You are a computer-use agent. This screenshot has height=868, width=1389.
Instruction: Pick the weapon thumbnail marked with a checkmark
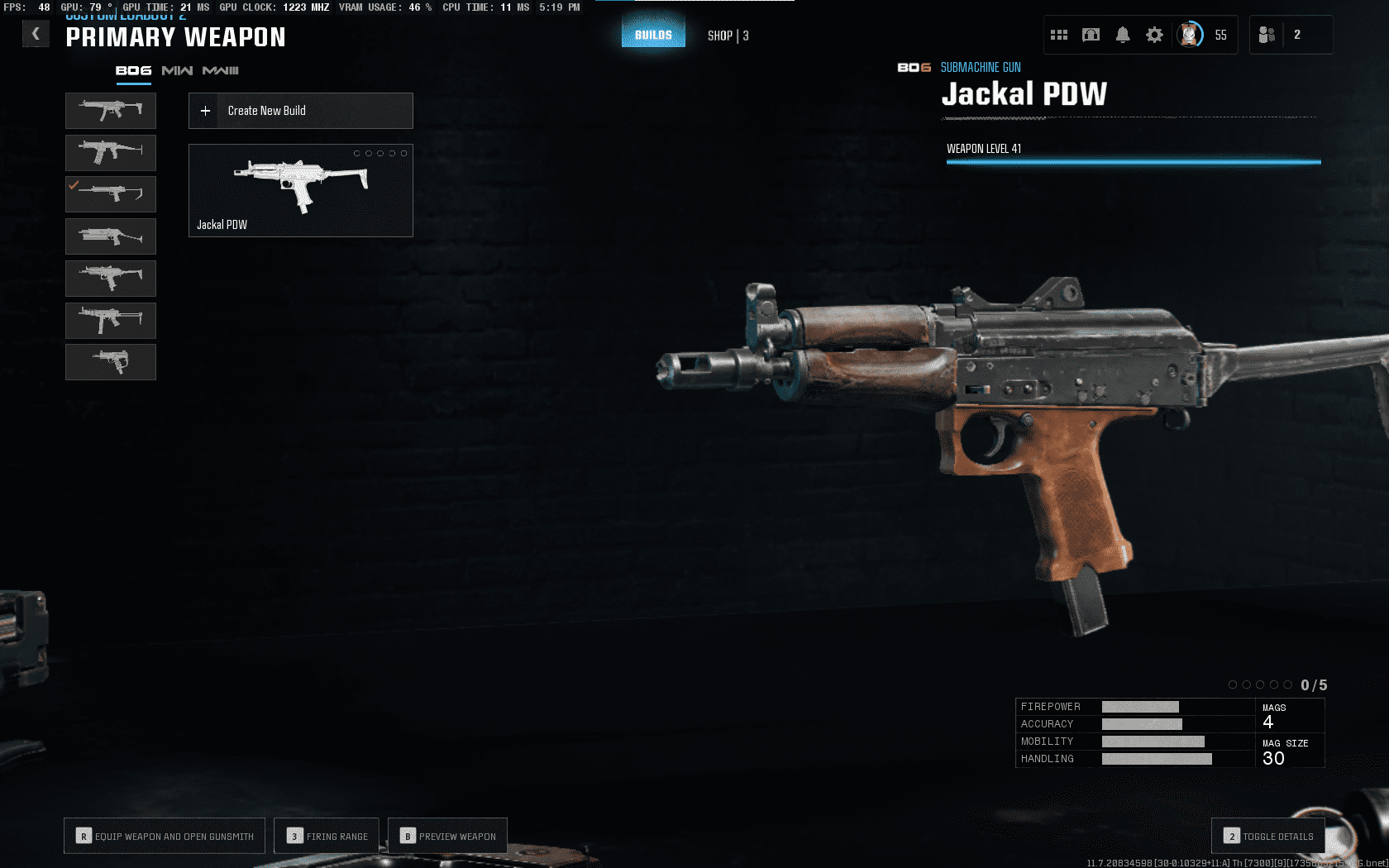point(111,194)
